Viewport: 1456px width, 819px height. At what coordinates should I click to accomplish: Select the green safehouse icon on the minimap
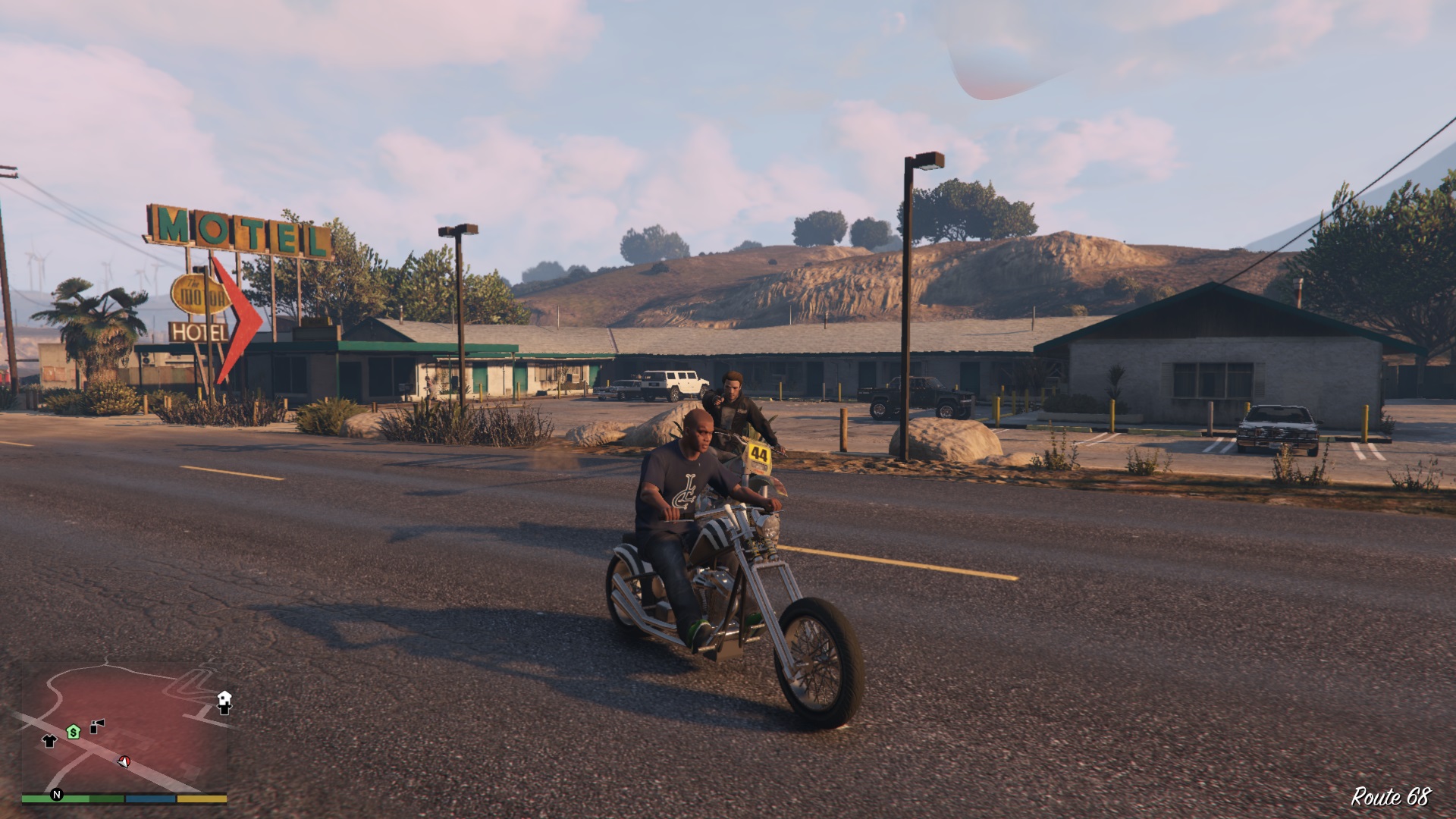click(73, 732)
